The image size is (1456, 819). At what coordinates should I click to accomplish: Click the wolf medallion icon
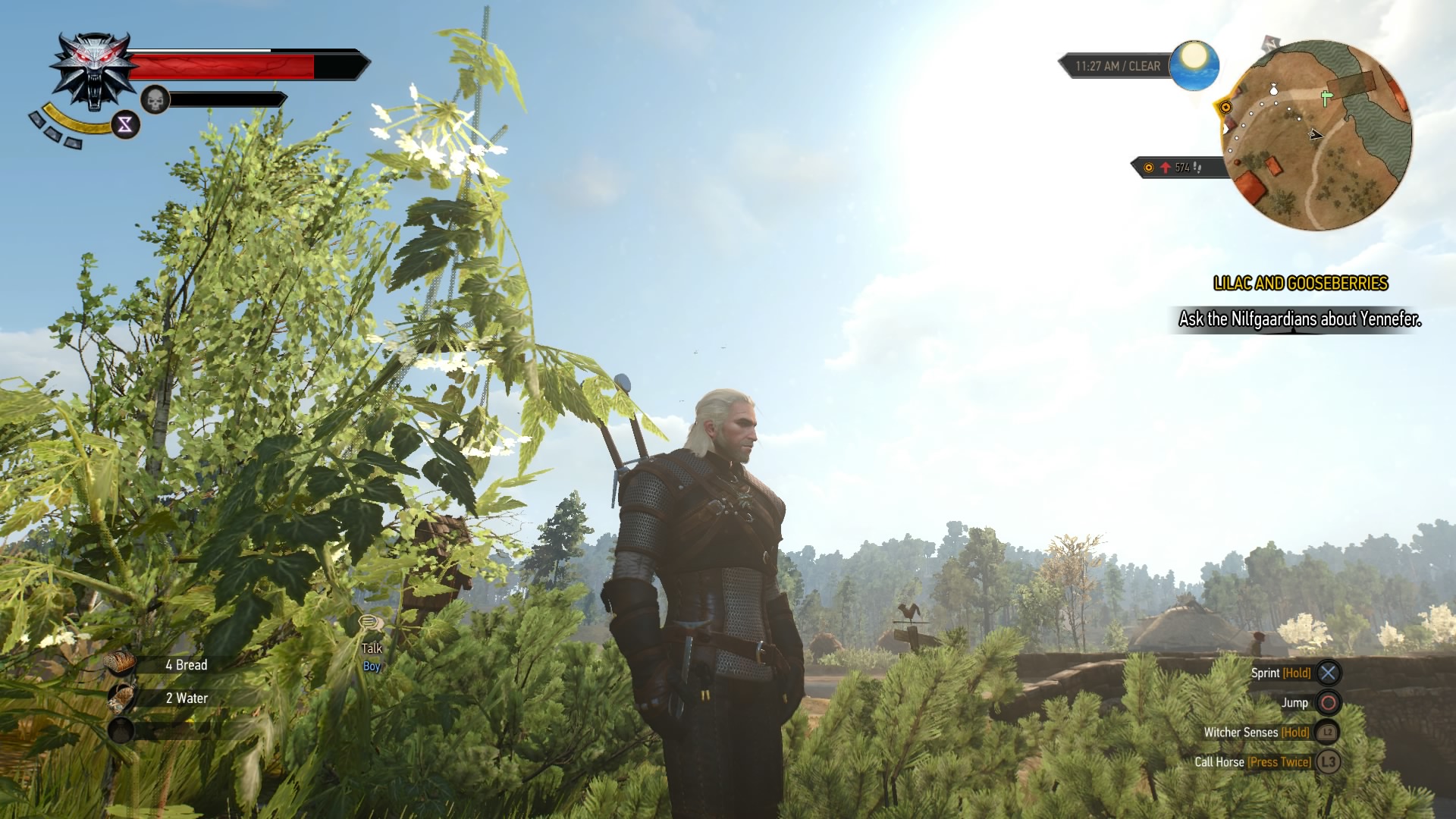(x=94, y=70)
